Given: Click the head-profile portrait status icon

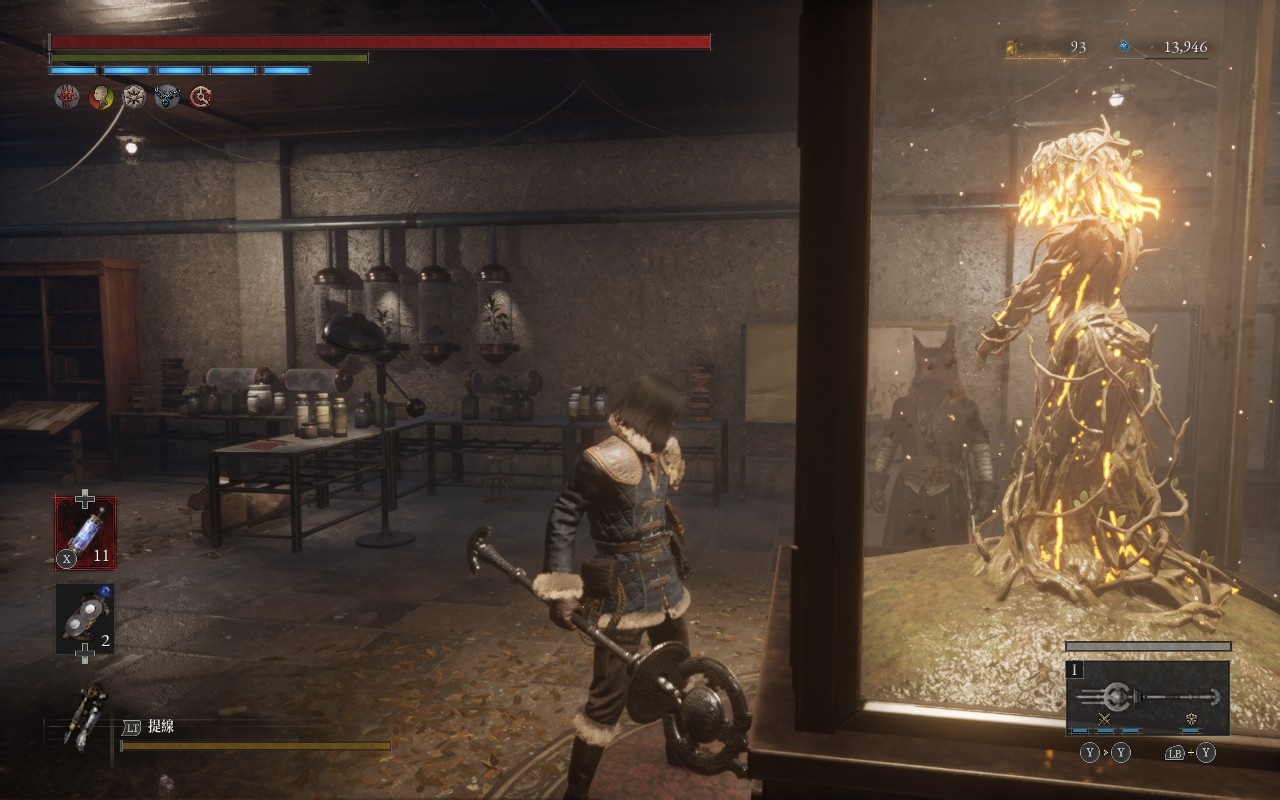Looking at the screenshot, I should click(x=101, y=97).
